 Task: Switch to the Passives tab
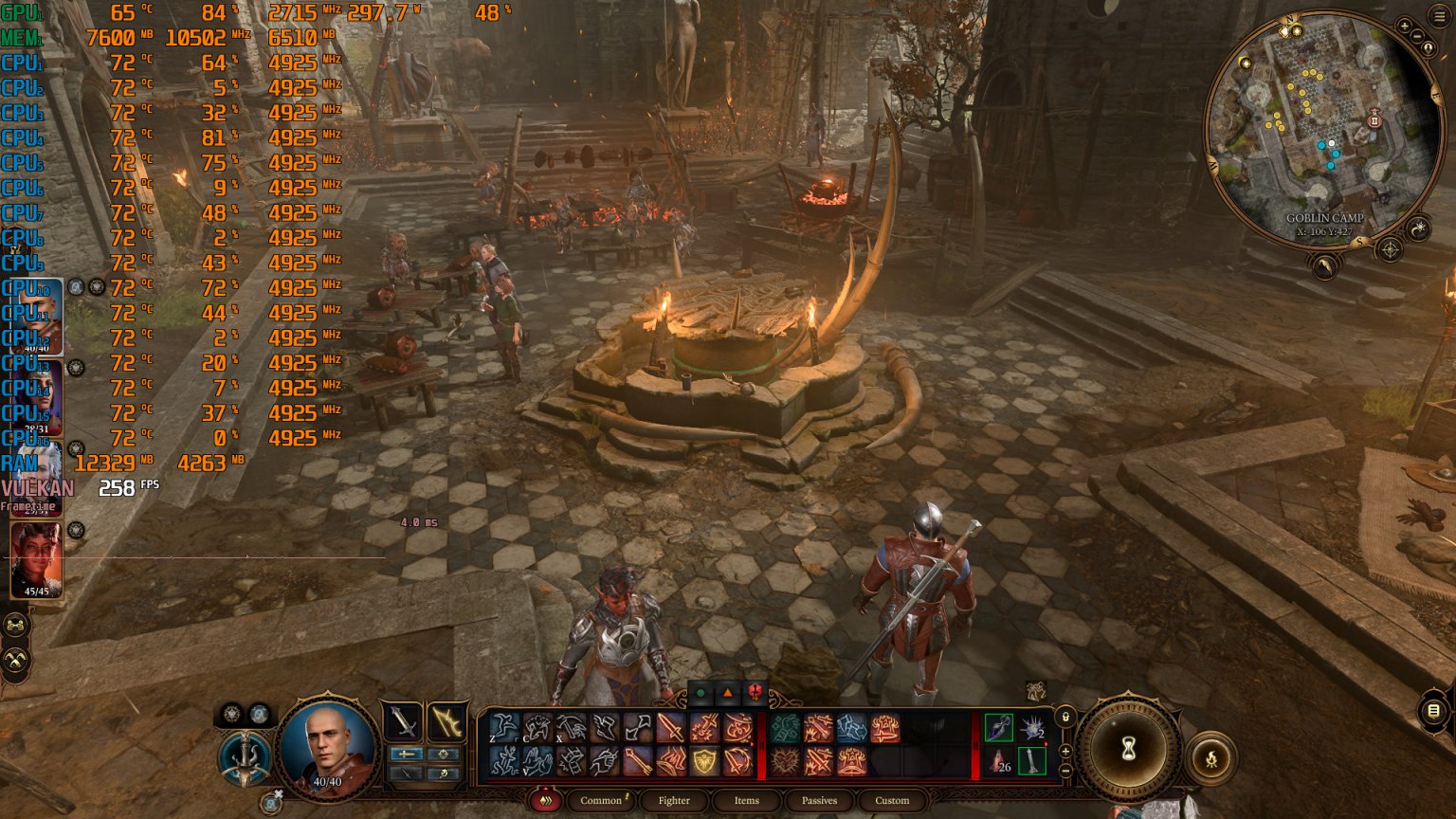(819, 800)
